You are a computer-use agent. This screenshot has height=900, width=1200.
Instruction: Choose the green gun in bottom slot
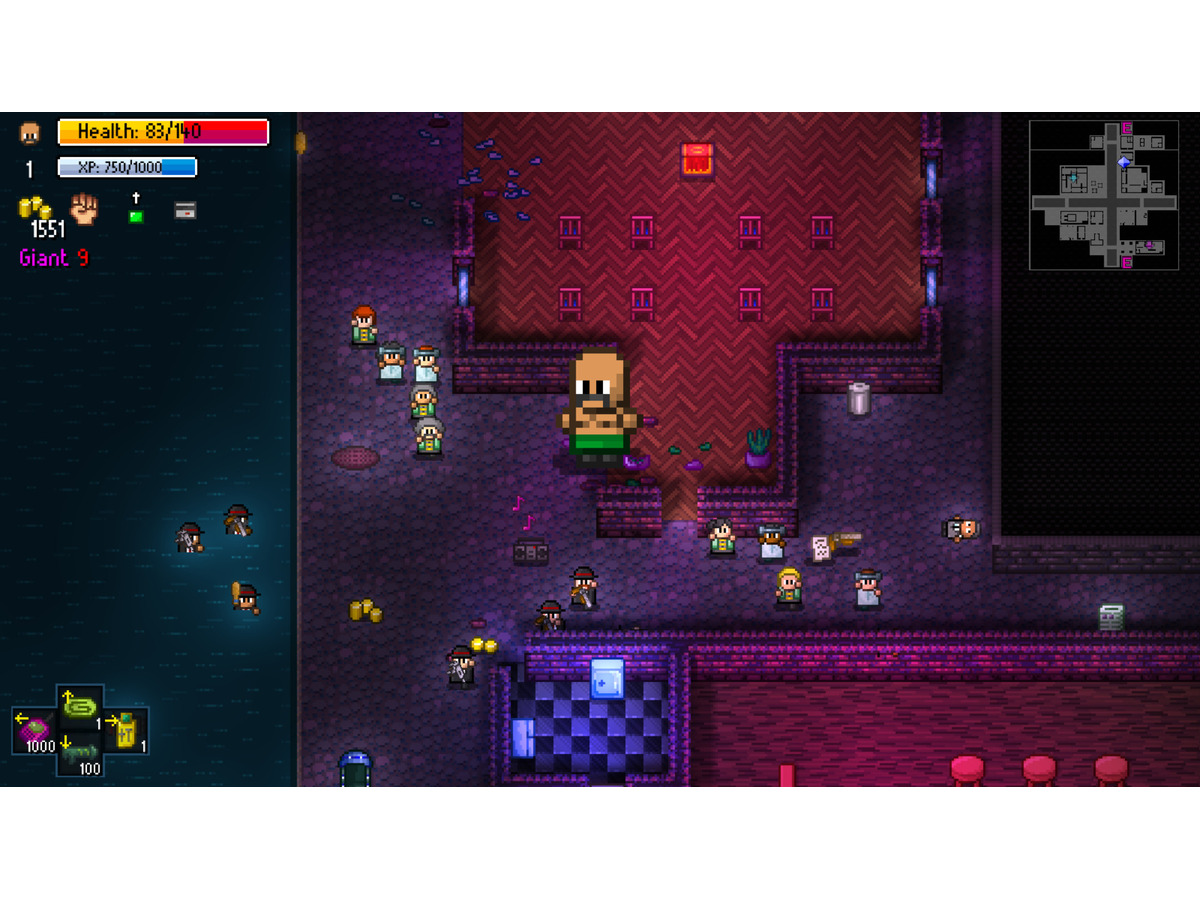coord(80,754)
